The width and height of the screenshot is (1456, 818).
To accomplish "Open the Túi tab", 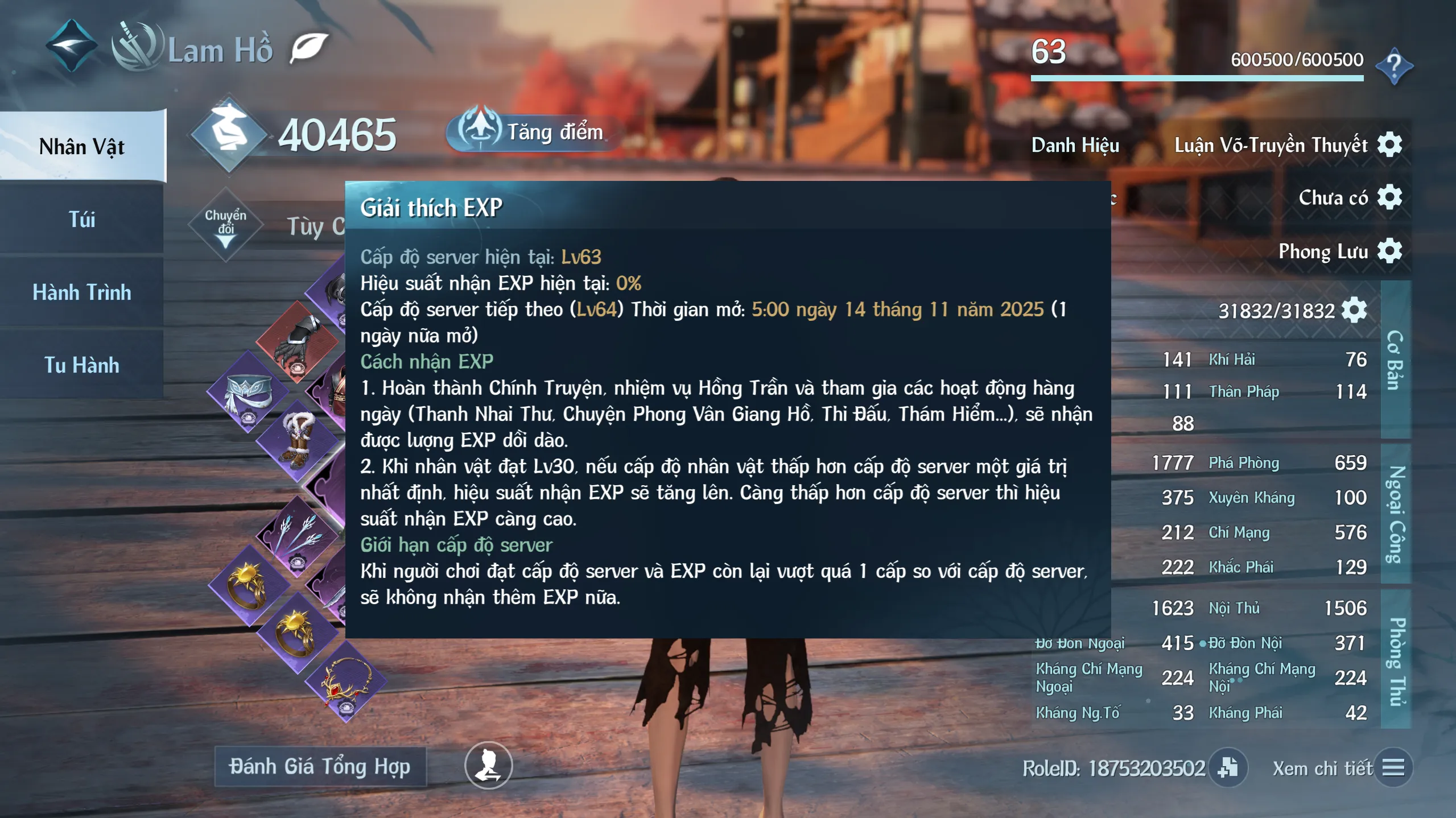I will tap(82, 220).
